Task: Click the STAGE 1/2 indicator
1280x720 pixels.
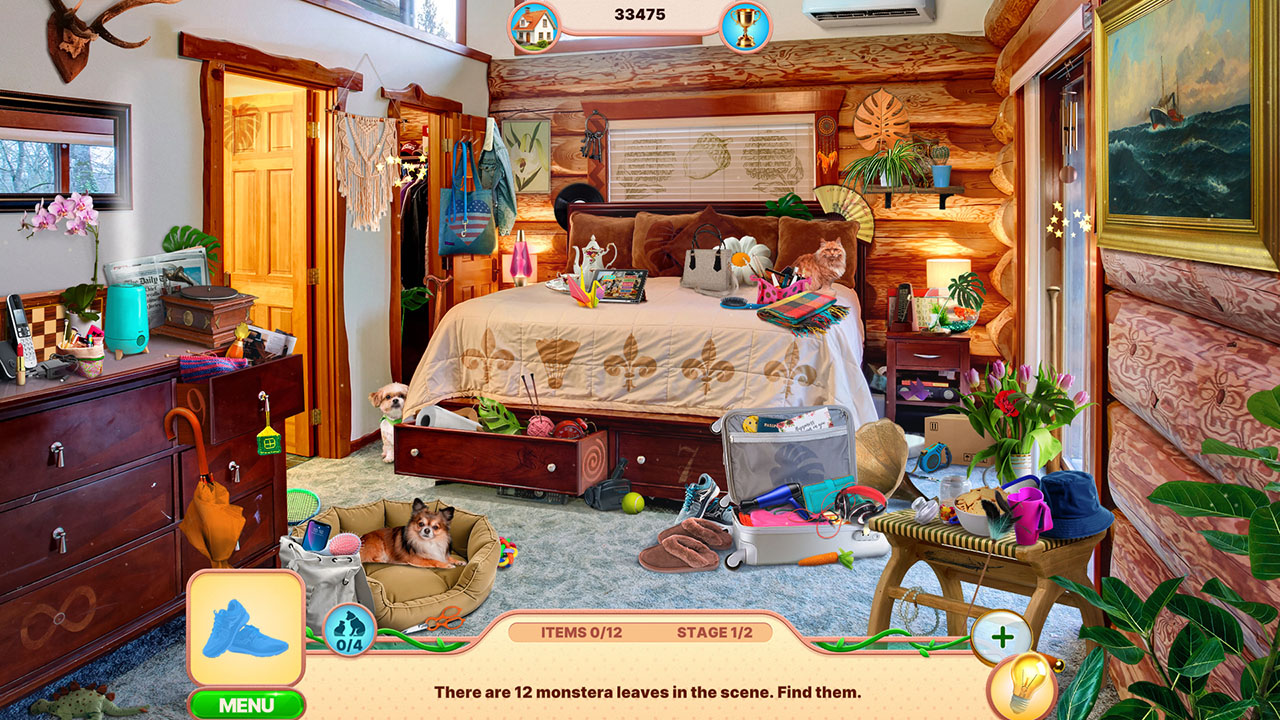Action: pos(717,631)
